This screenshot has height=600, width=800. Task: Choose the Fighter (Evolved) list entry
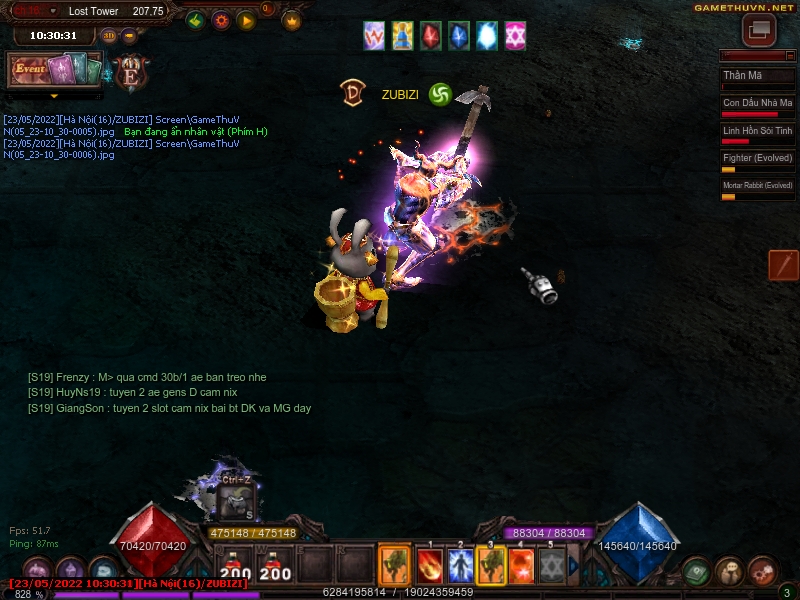point(757,159)
